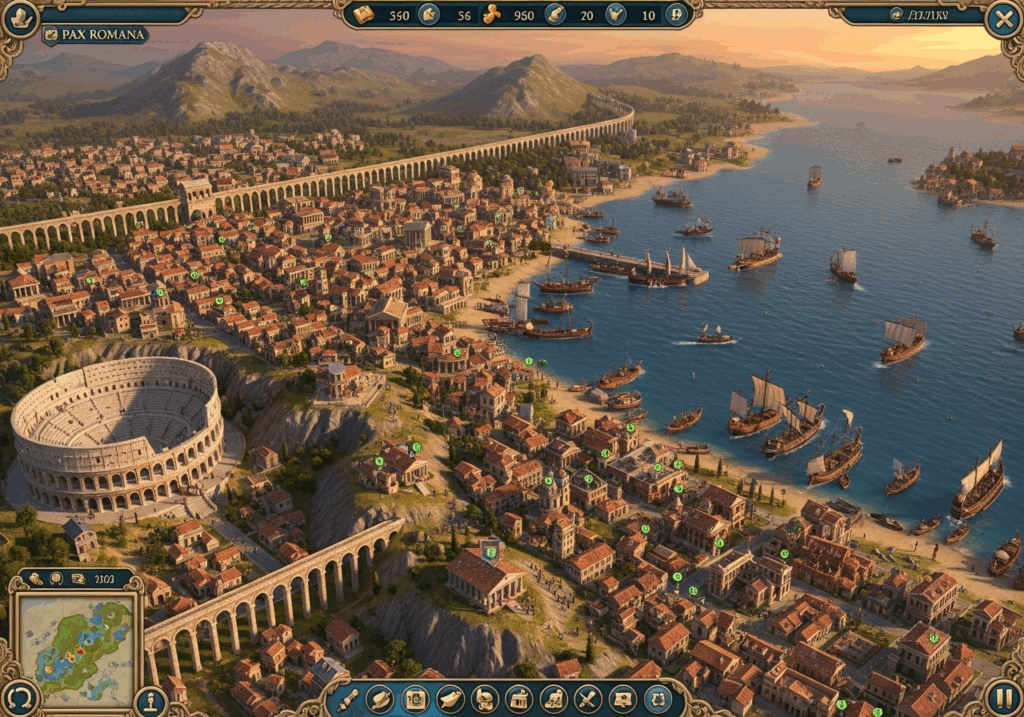Select the crossed tools build icon
This screenshot has height=717, width=1024.
tap(588, 699)
